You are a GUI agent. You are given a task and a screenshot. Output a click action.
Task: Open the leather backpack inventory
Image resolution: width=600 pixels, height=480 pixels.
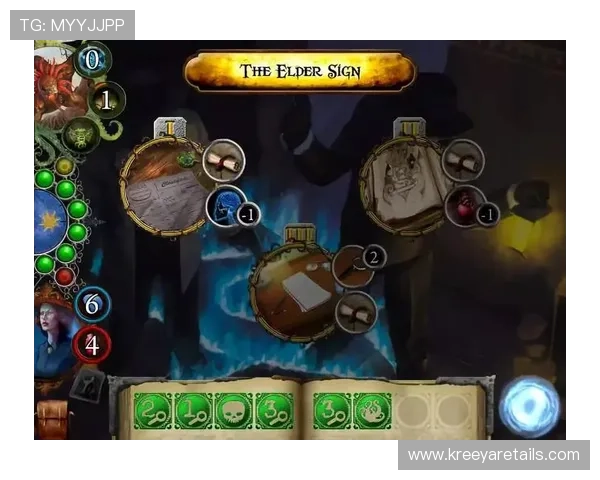50,420
